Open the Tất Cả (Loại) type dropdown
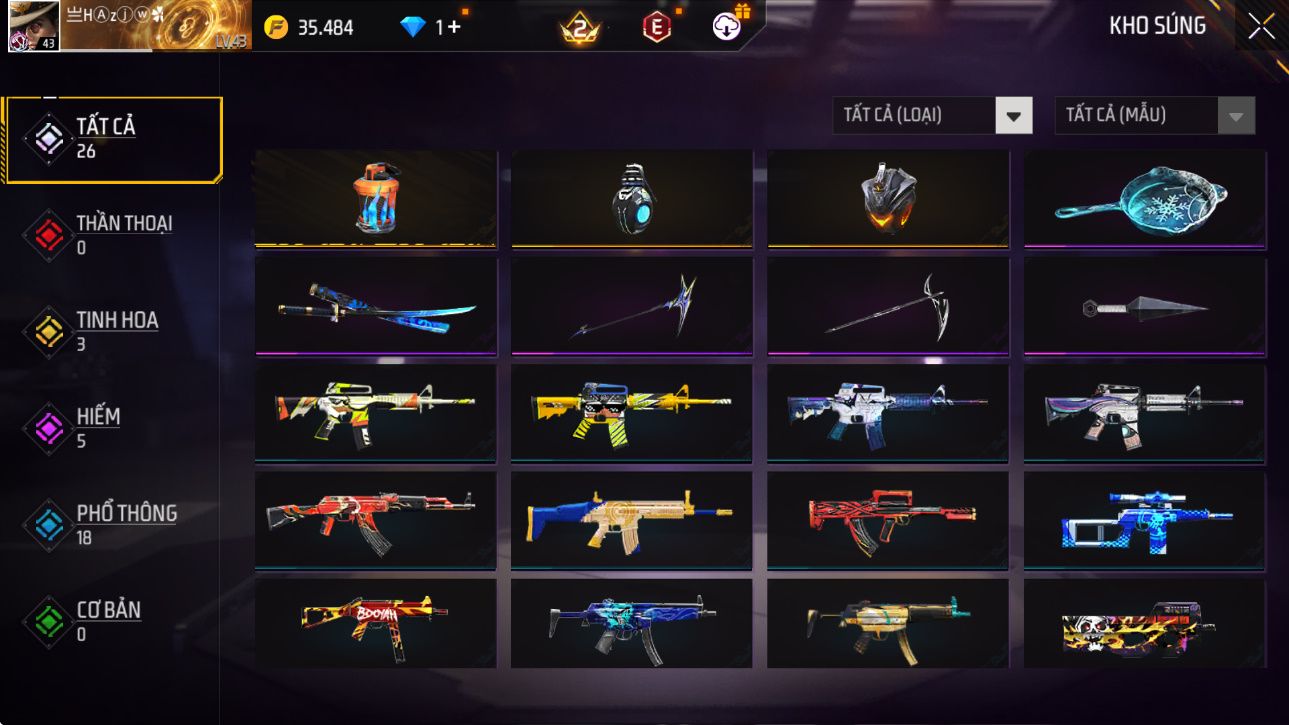 (x=1013, y=116)
